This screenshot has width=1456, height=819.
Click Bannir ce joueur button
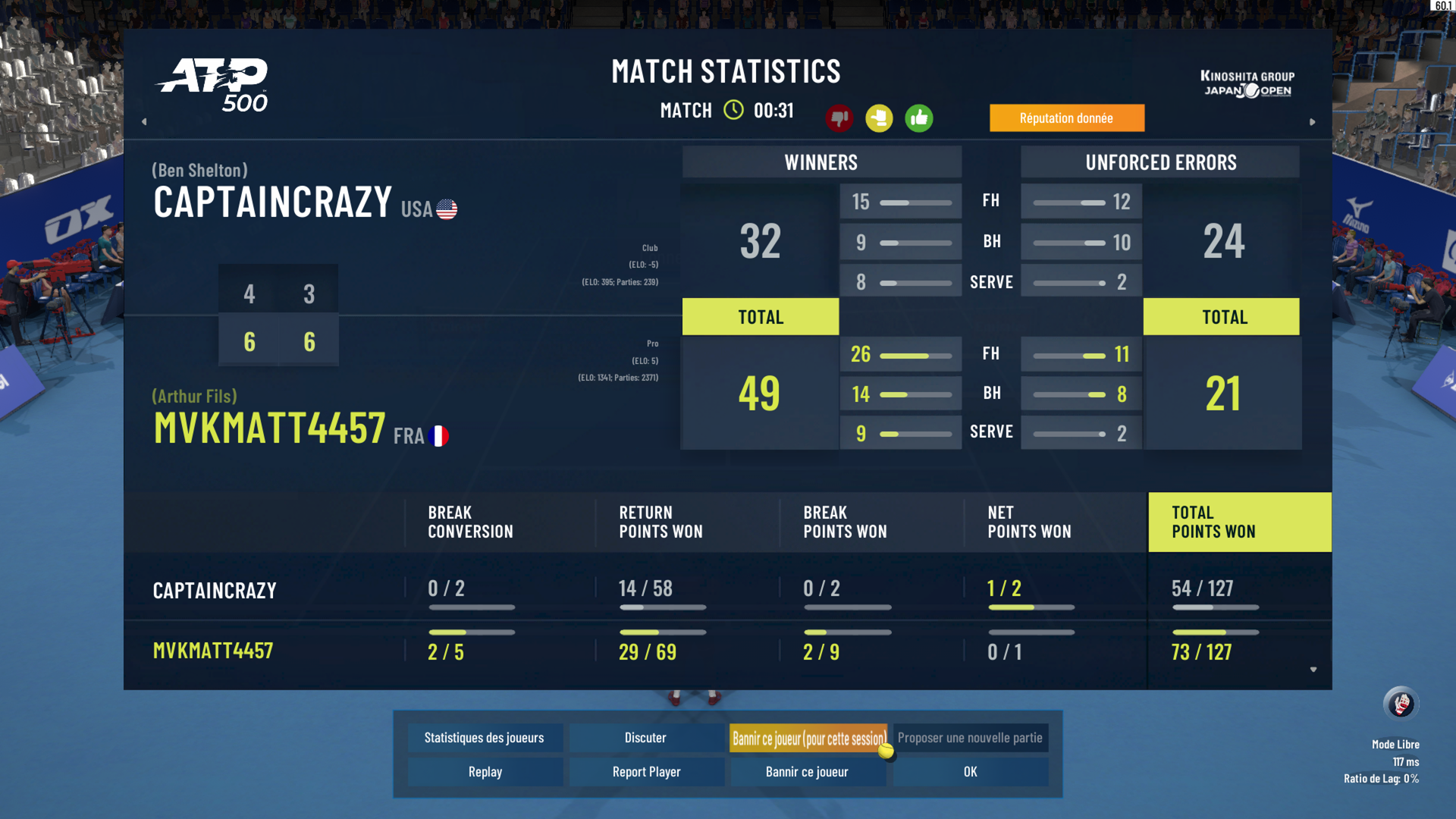pos(807,772)
